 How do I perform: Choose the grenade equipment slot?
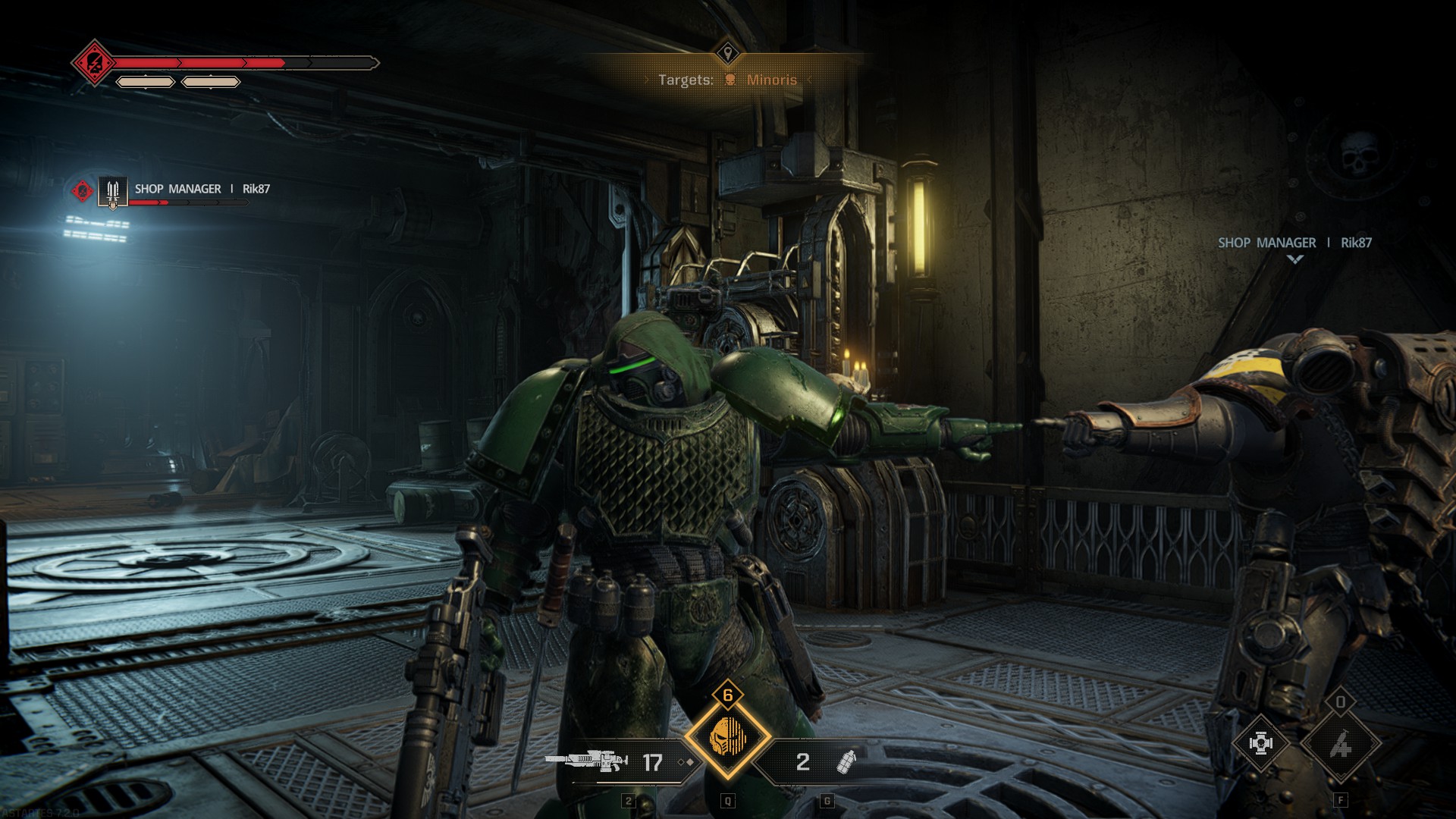845,762
